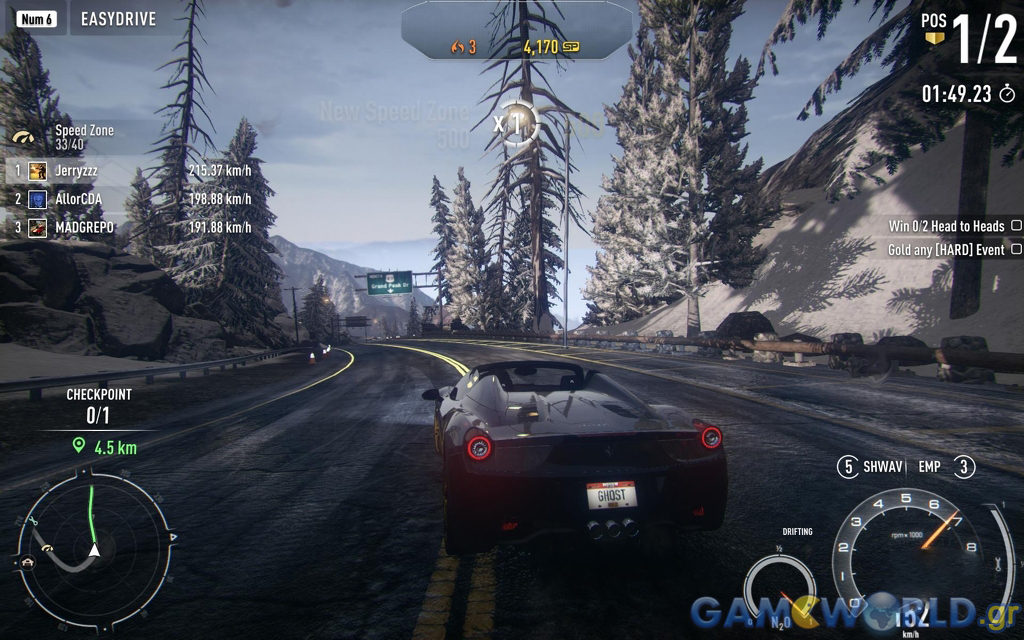The width and height of the screenshot is (1024, 640).
Task: Click the checkpoint distance marker icon
Action: tap(78, 445)
